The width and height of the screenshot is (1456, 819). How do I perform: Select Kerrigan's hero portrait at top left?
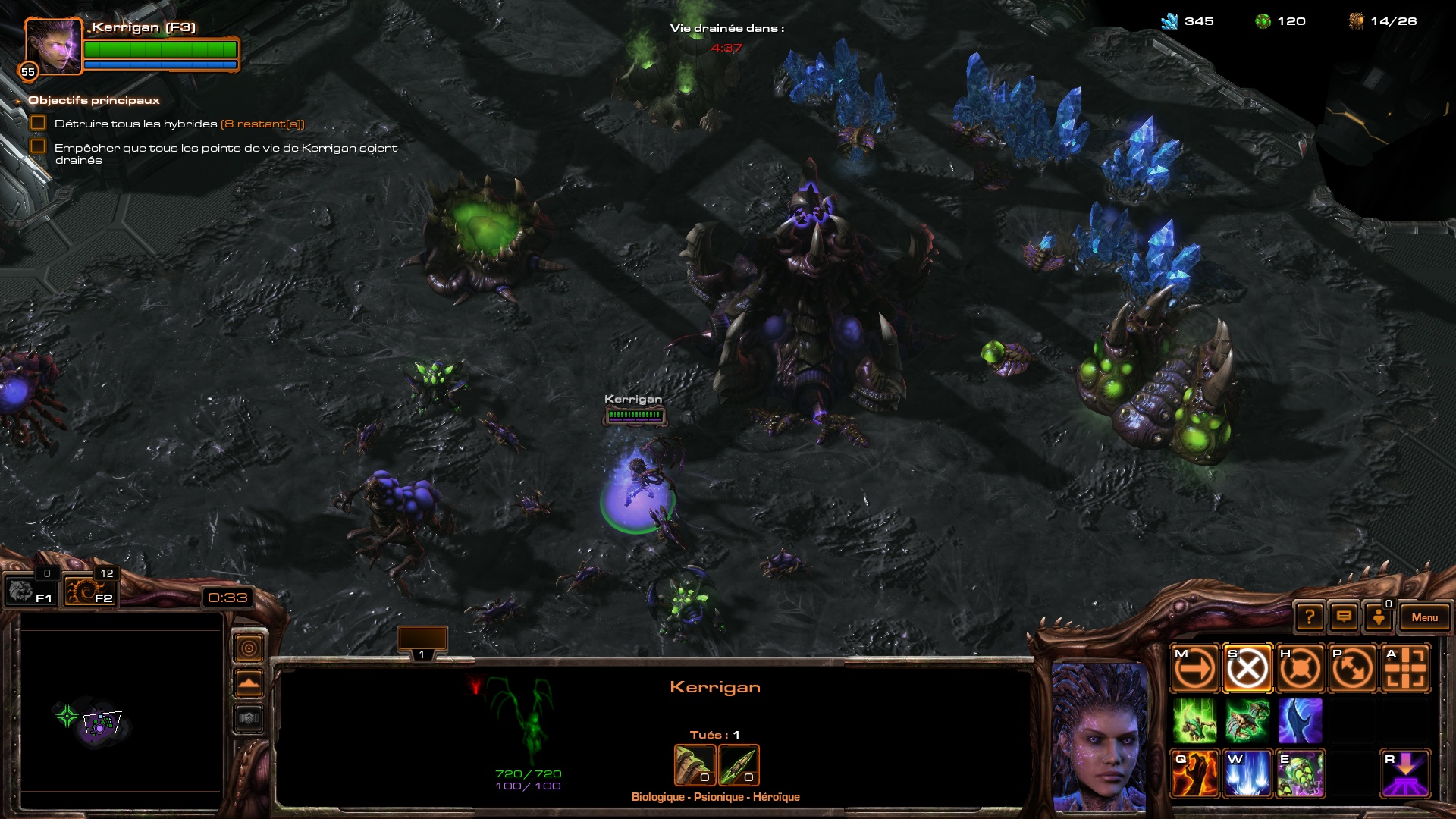pos(52,46)
